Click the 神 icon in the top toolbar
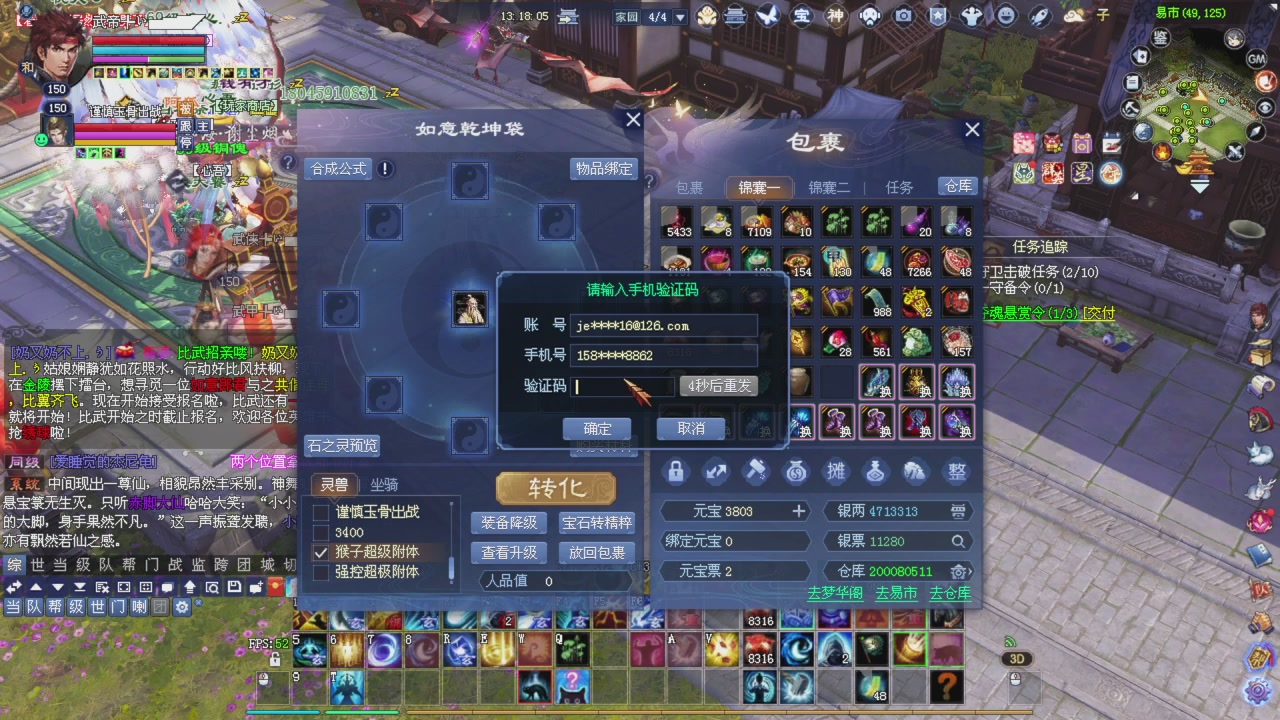The height and width of the screenshot is (720, 1280). (x=836, y=16)
